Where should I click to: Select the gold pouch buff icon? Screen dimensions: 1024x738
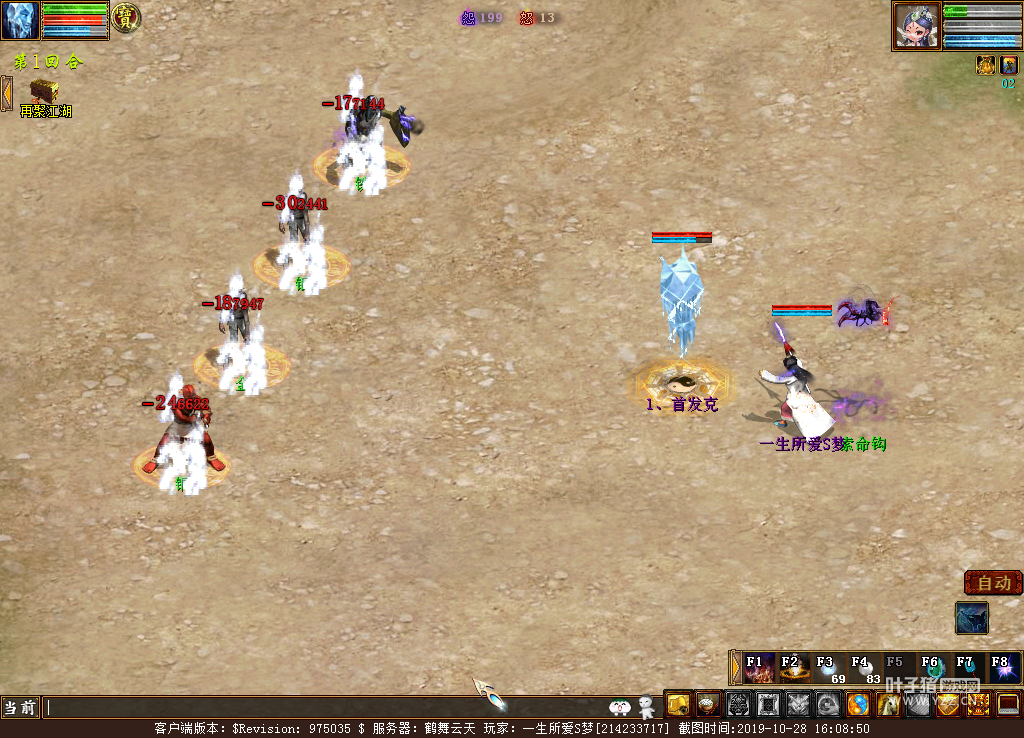point(985,65)
